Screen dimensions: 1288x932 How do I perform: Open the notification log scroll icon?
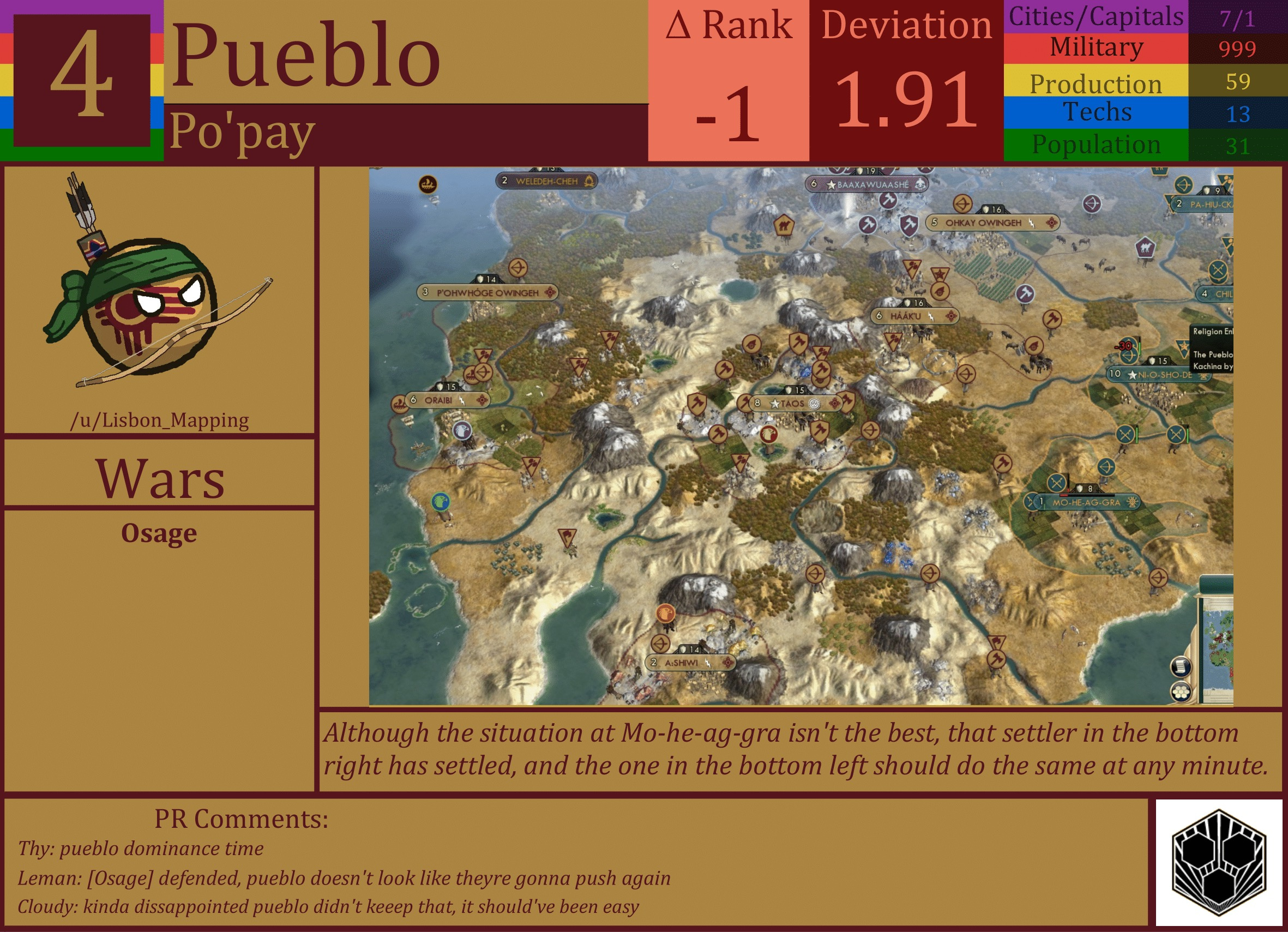coord(1182,668)
